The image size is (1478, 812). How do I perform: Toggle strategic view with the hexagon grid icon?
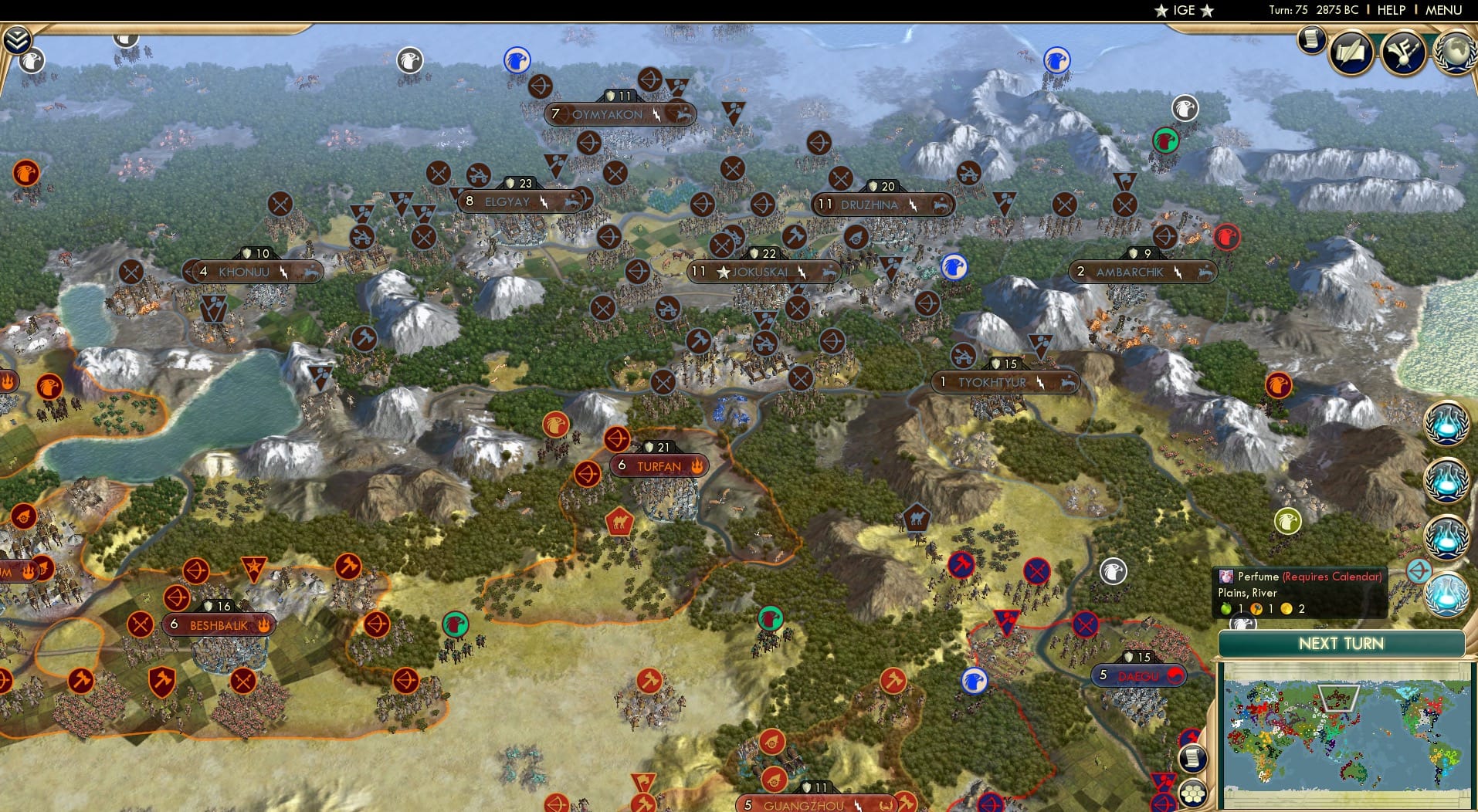pyautogui.click(x=1193, y=791)
